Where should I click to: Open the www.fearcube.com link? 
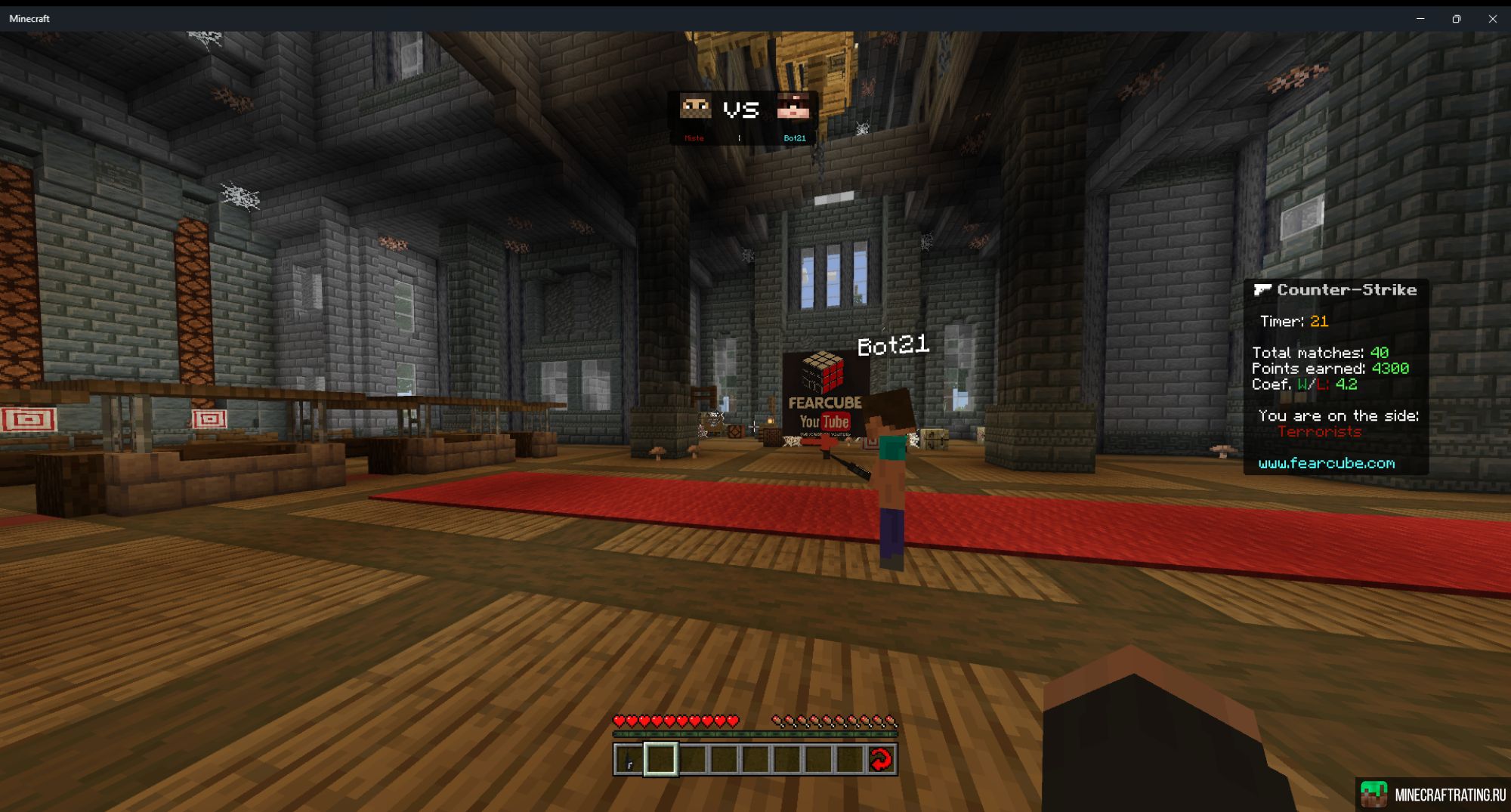1327,465
